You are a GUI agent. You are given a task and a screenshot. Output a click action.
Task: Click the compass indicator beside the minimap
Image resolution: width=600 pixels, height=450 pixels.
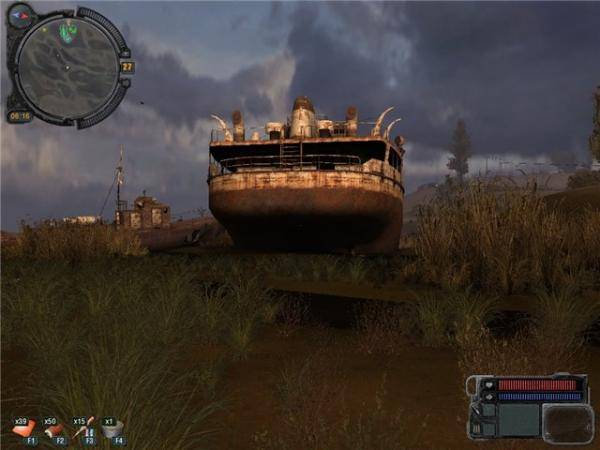(20, 15)
